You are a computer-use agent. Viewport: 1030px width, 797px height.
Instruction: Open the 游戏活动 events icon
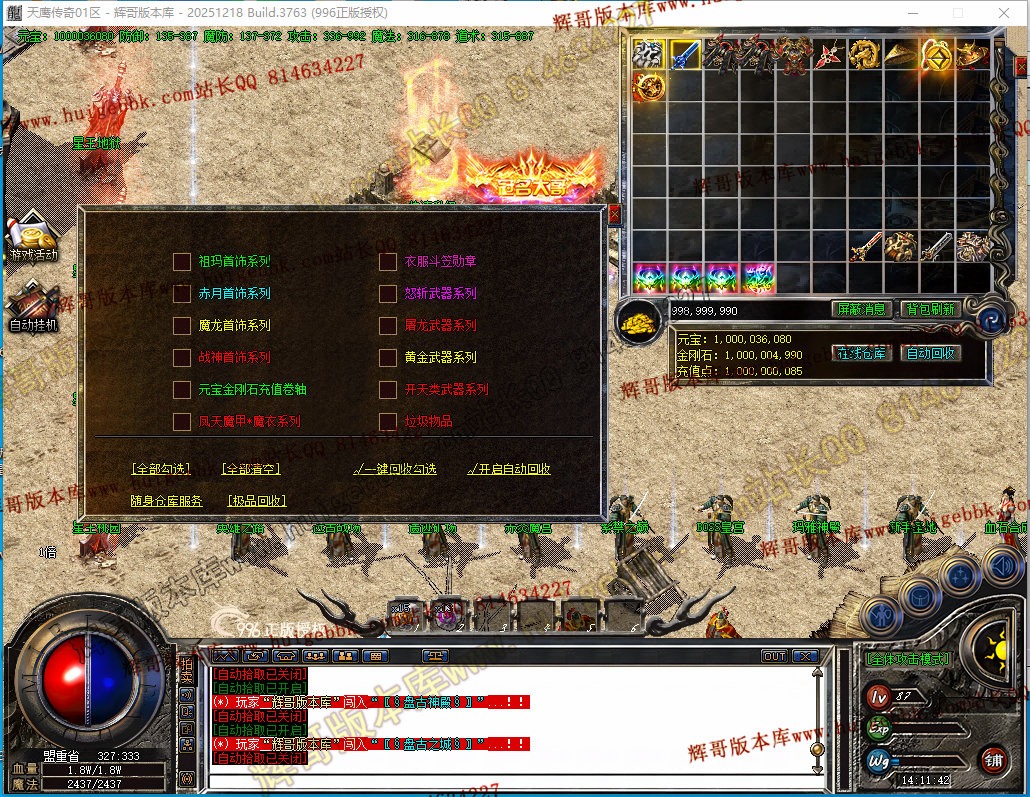click(x=33, y=240)
